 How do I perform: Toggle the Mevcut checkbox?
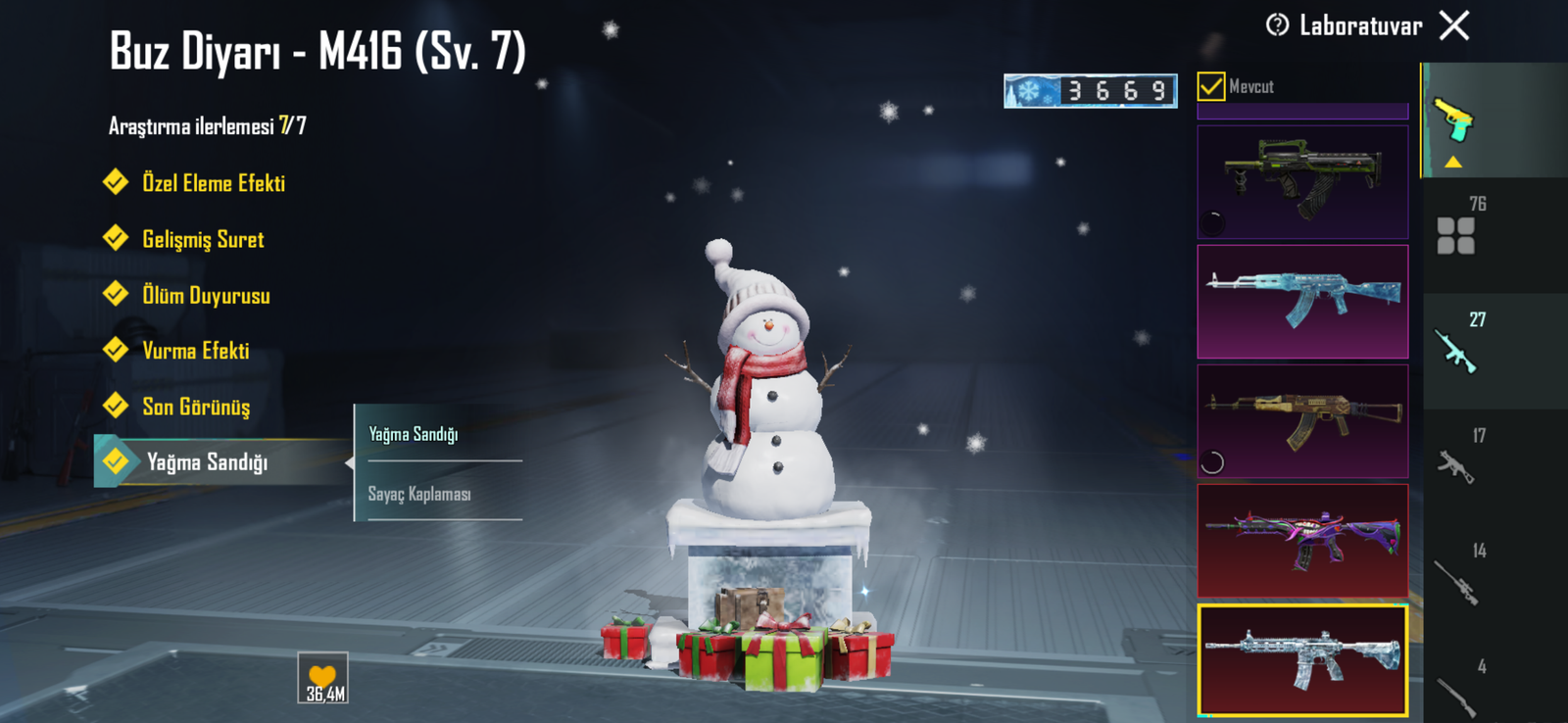(1211, 86)
